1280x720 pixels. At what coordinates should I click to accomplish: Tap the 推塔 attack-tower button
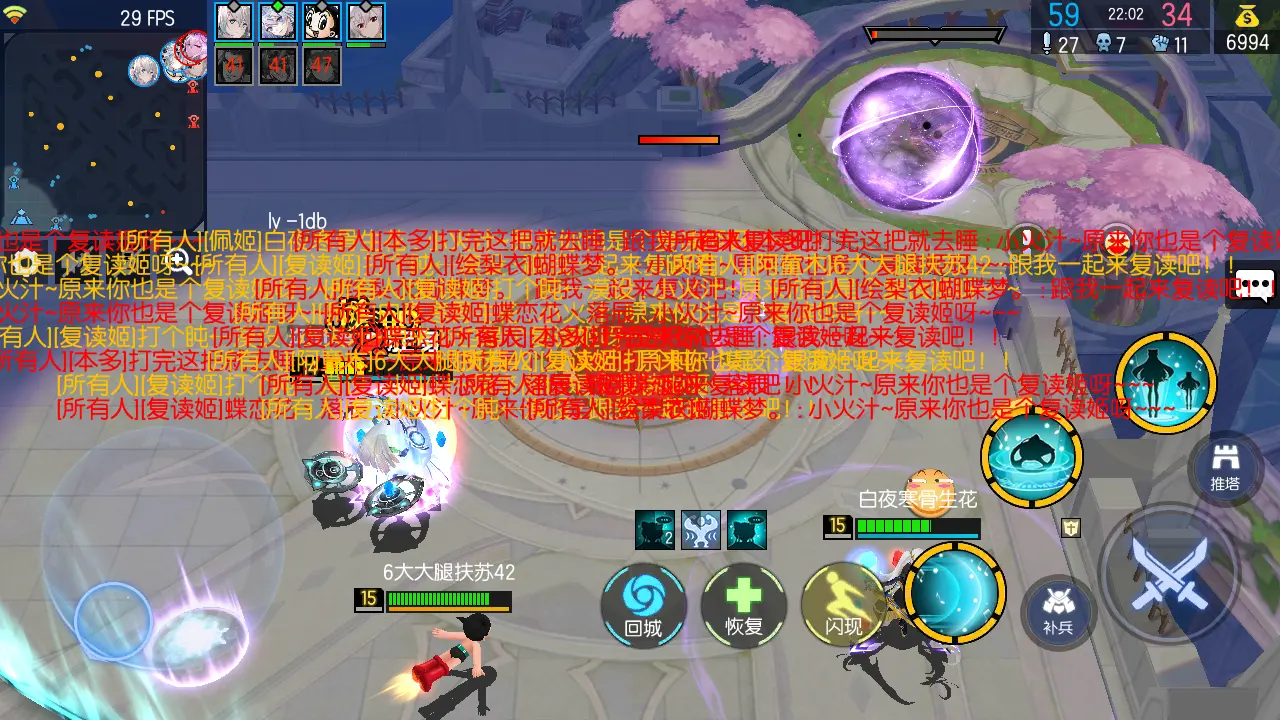pos(1225,467)
